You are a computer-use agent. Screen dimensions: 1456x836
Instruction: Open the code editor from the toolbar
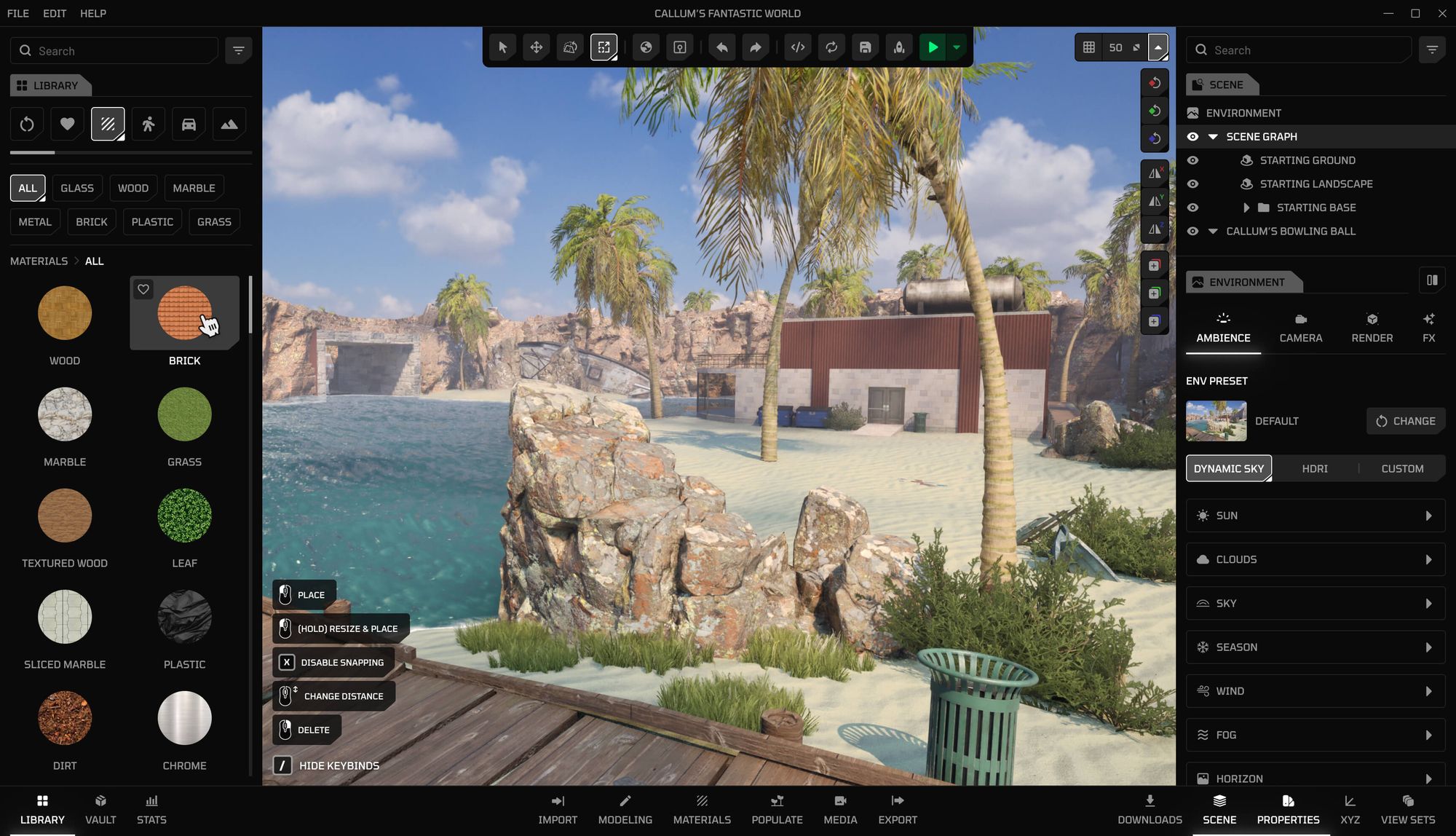[797, 47]
